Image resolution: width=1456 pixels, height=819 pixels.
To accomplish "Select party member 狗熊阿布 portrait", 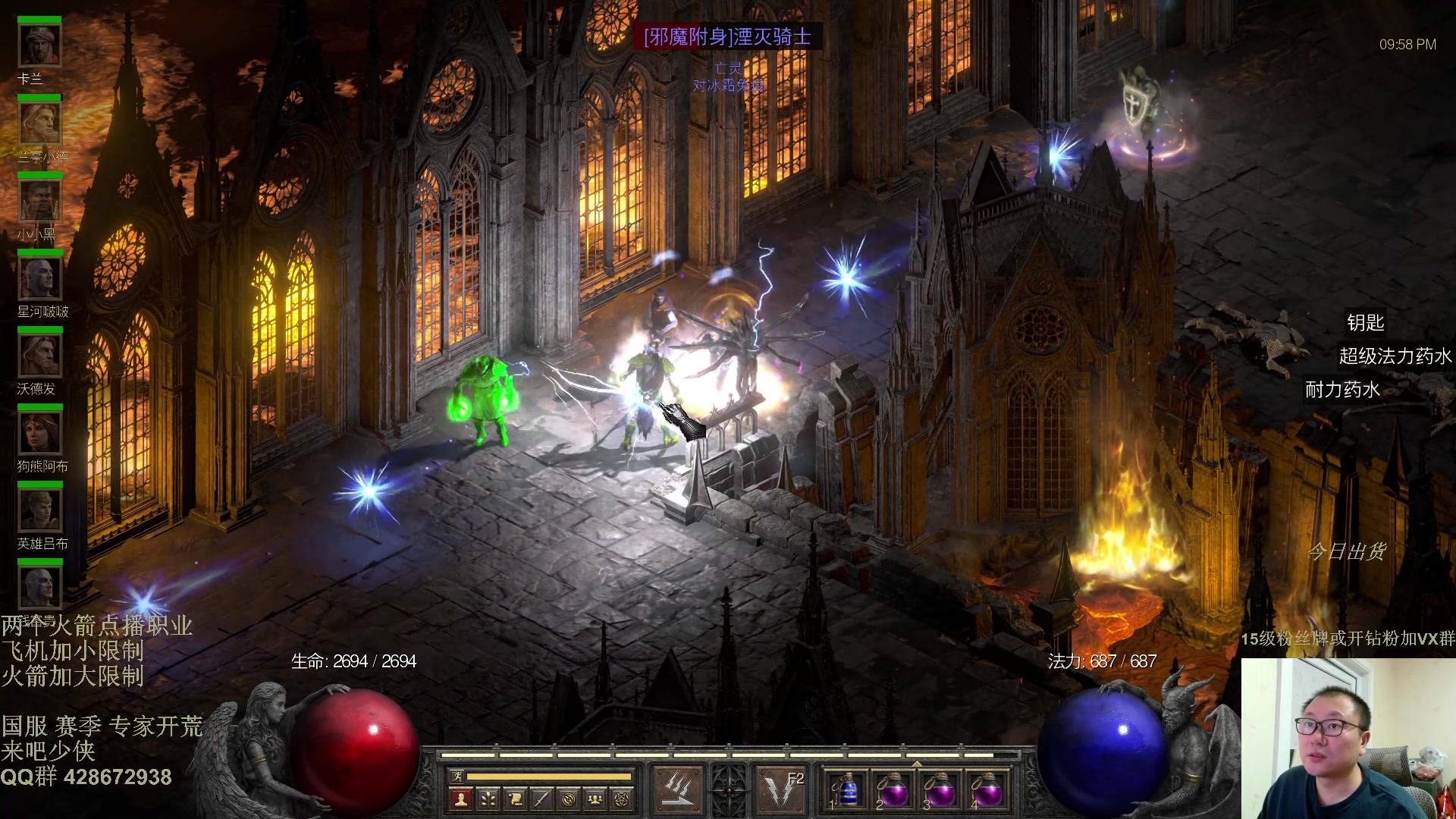I will pos(39,433).
